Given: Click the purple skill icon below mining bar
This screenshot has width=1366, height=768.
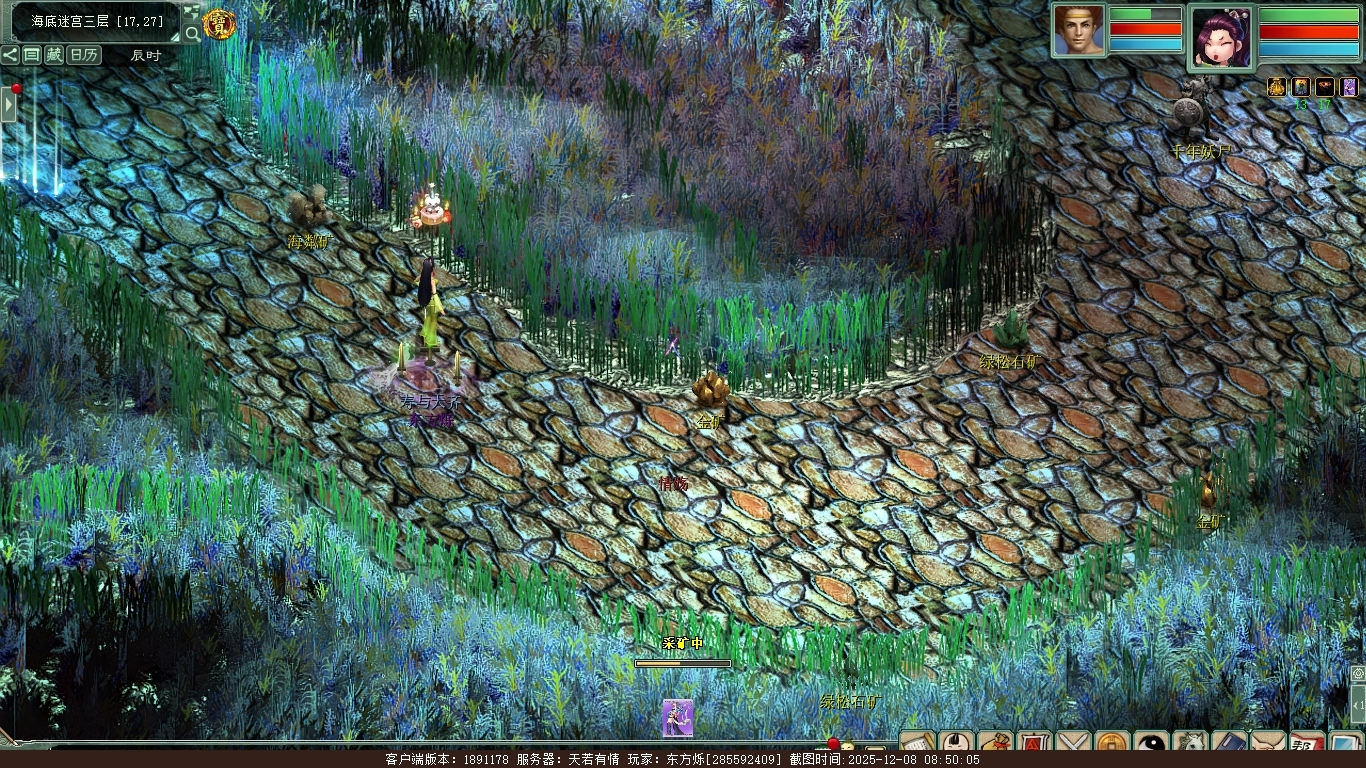Looking at the screenshot, I should (x=677, y=717).
